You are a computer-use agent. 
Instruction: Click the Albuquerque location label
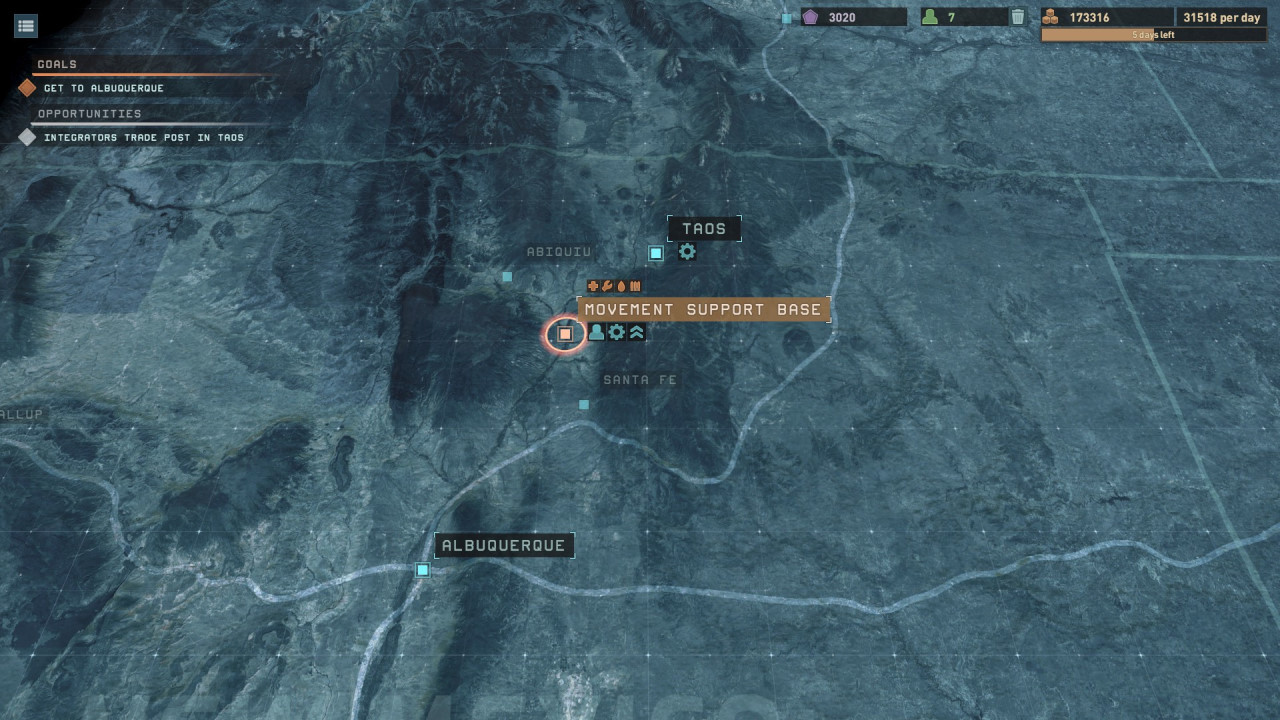pyautogui.click(x=504, y=546)
